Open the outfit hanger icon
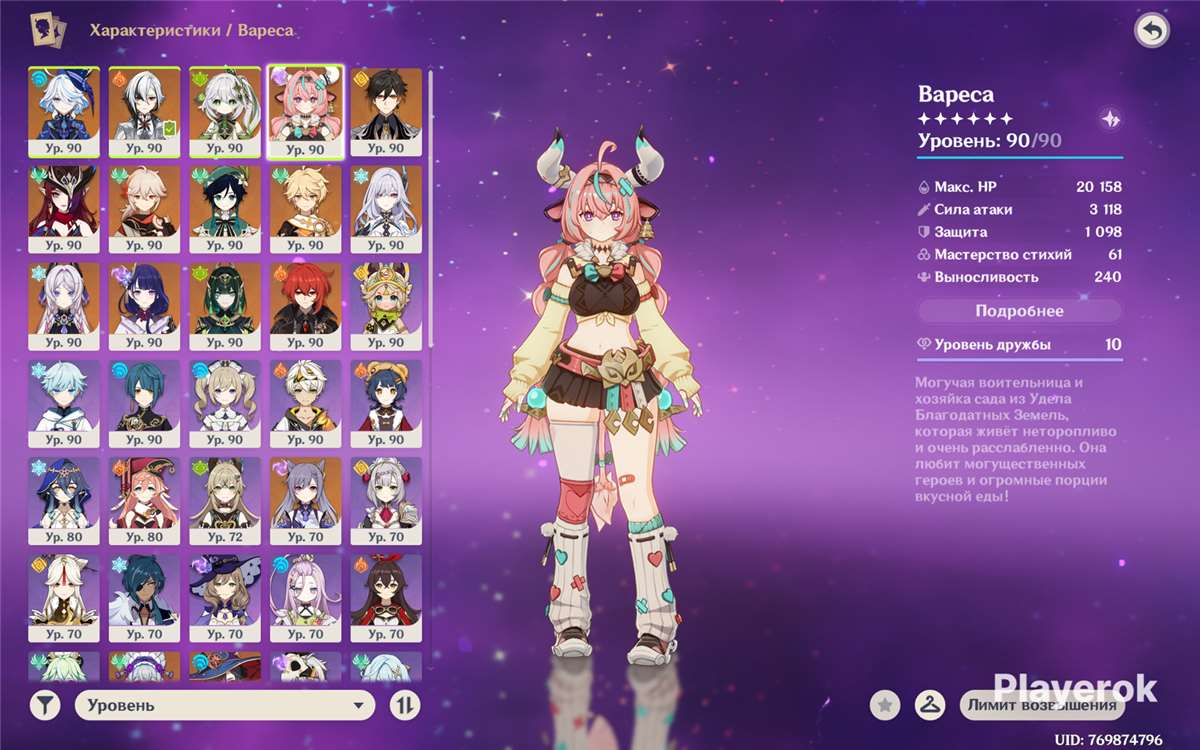Viewport: 1200px width, 750px height. pyautogui.click(x=930, y=706)
